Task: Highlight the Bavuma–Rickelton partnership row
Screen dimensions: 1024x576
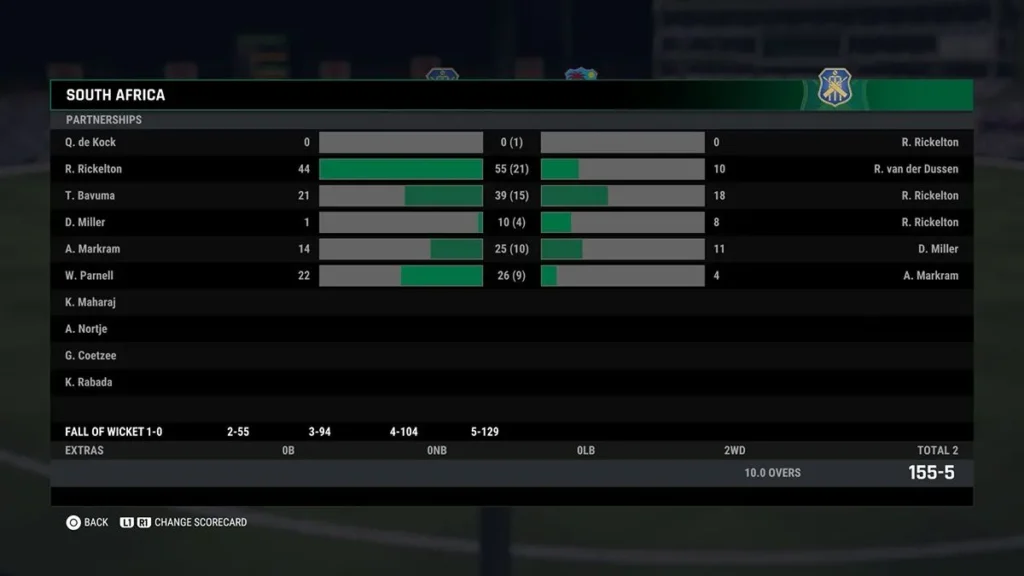Action: pyautogui.click(x=511, y=196)
